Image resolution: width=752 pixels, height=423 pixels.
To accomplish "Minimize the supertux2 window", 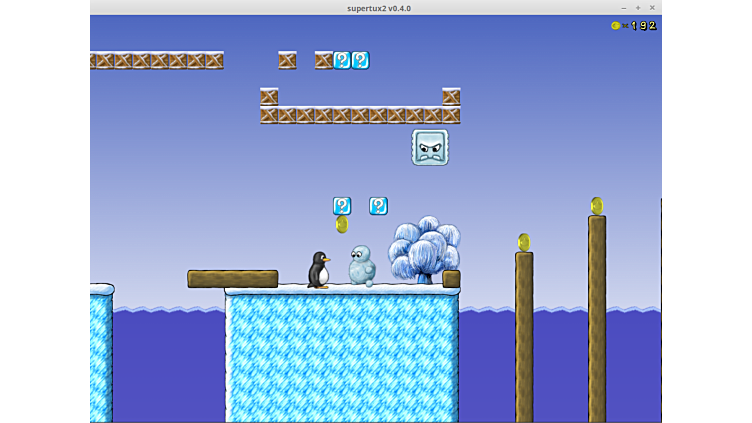I will tap(623, 8).
